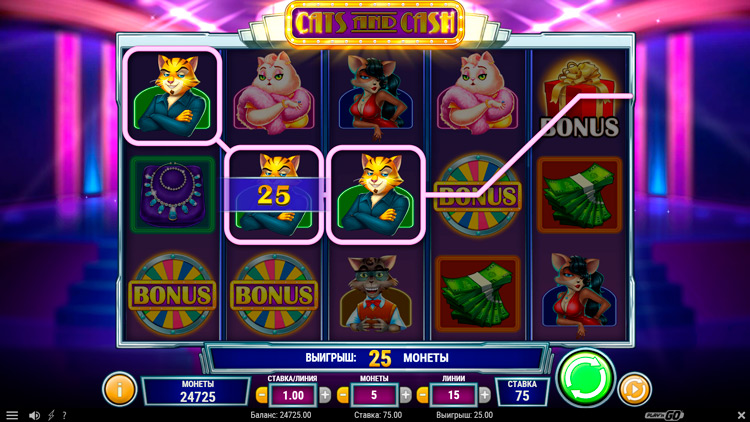The image size is (750, 422).
Task: Spin the reels with the green button
Action: click(586, 377)
